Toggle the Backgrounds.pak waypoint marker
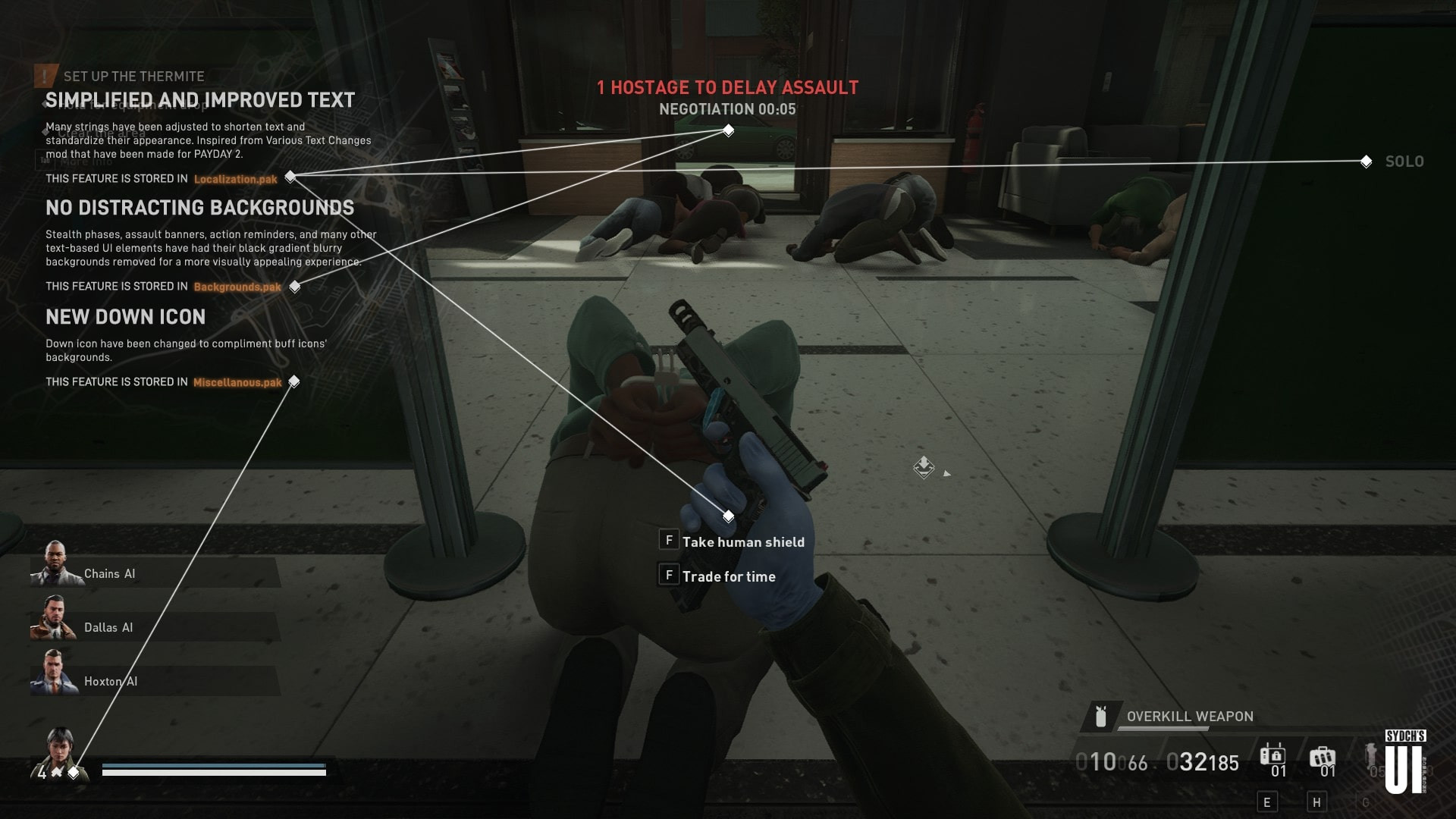This screenshot has width=1456, height=819. coord(297,287)
